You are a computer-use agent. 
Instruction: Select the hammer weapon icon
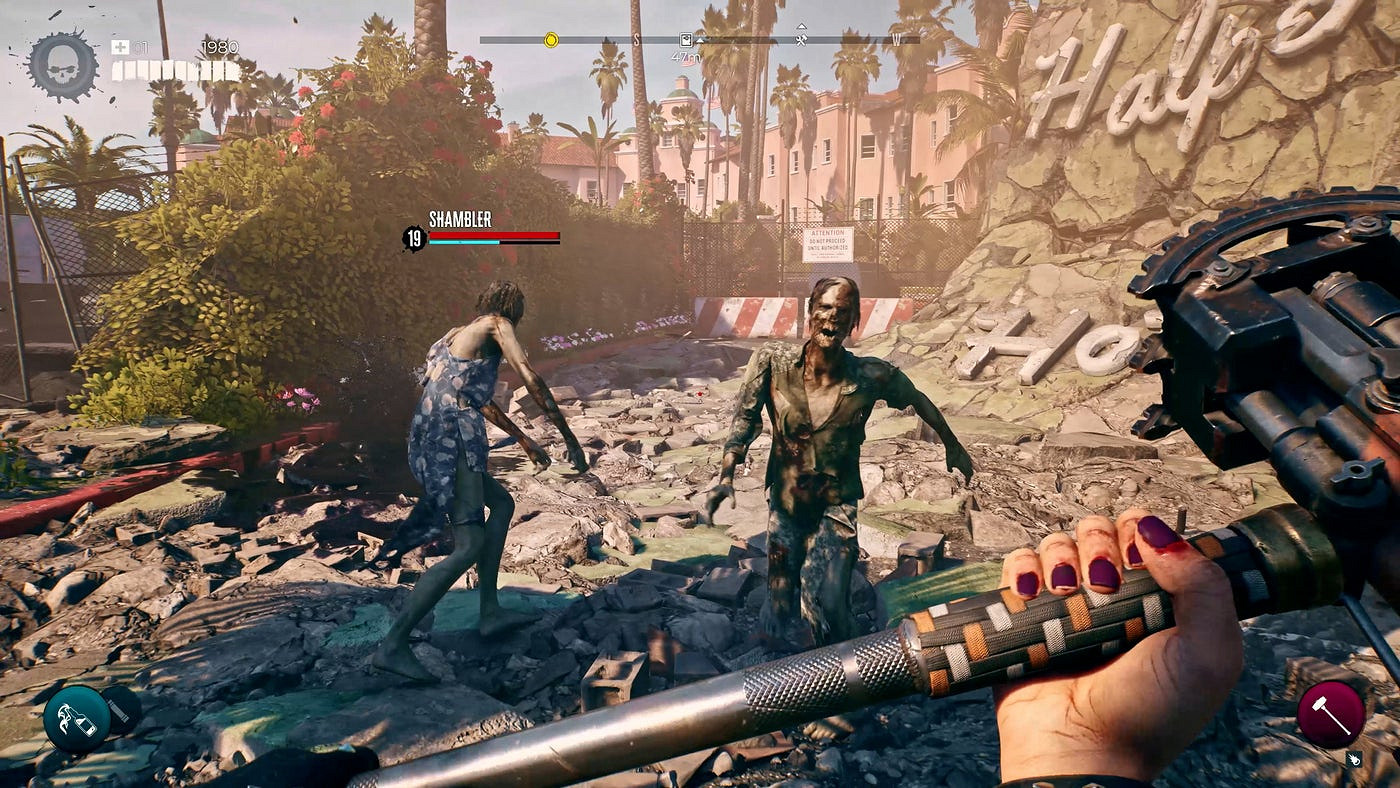[x=1330, y=714]
